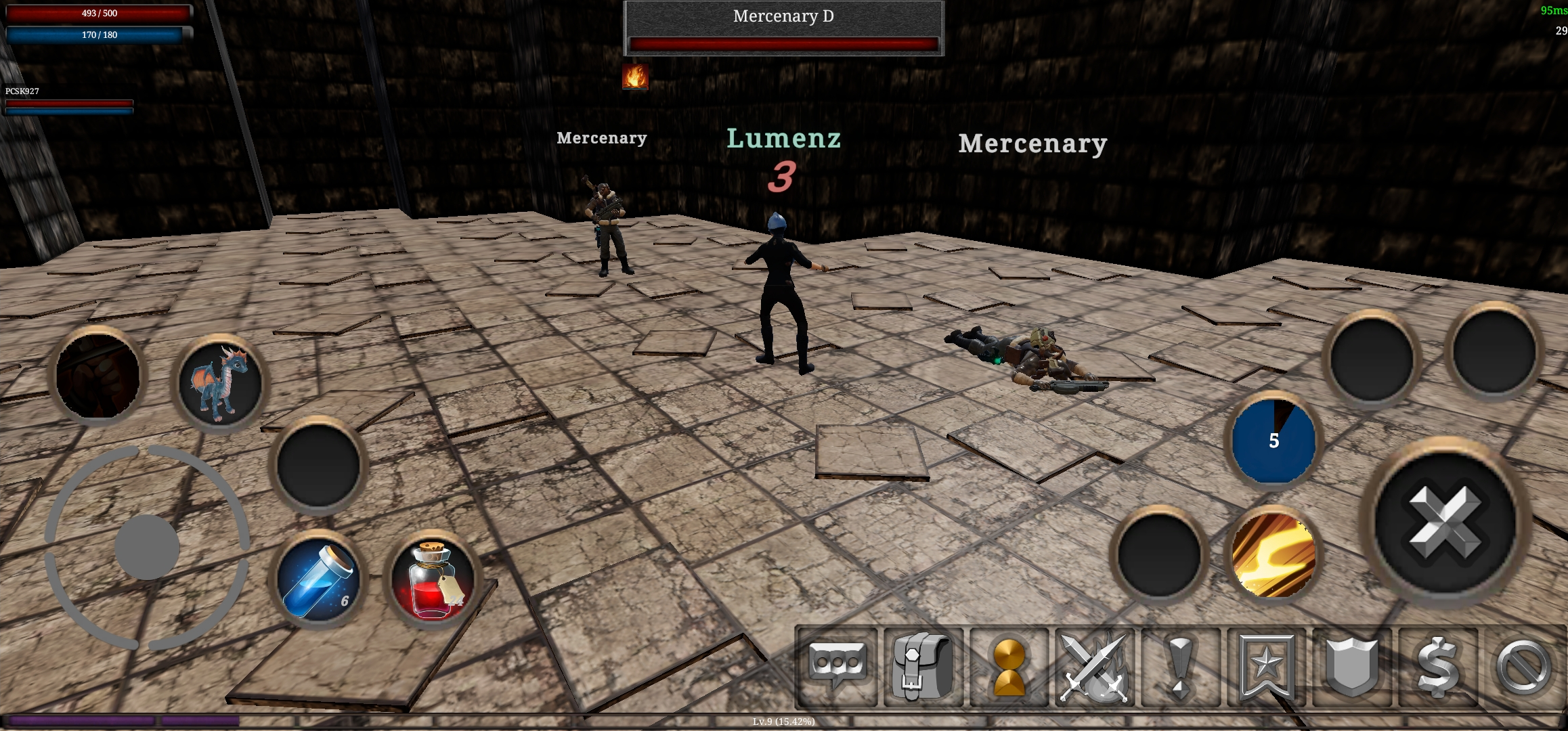The image size is (1568, 731).
Task: Select Mercenary D health bar at top
Action: (784, 42)
